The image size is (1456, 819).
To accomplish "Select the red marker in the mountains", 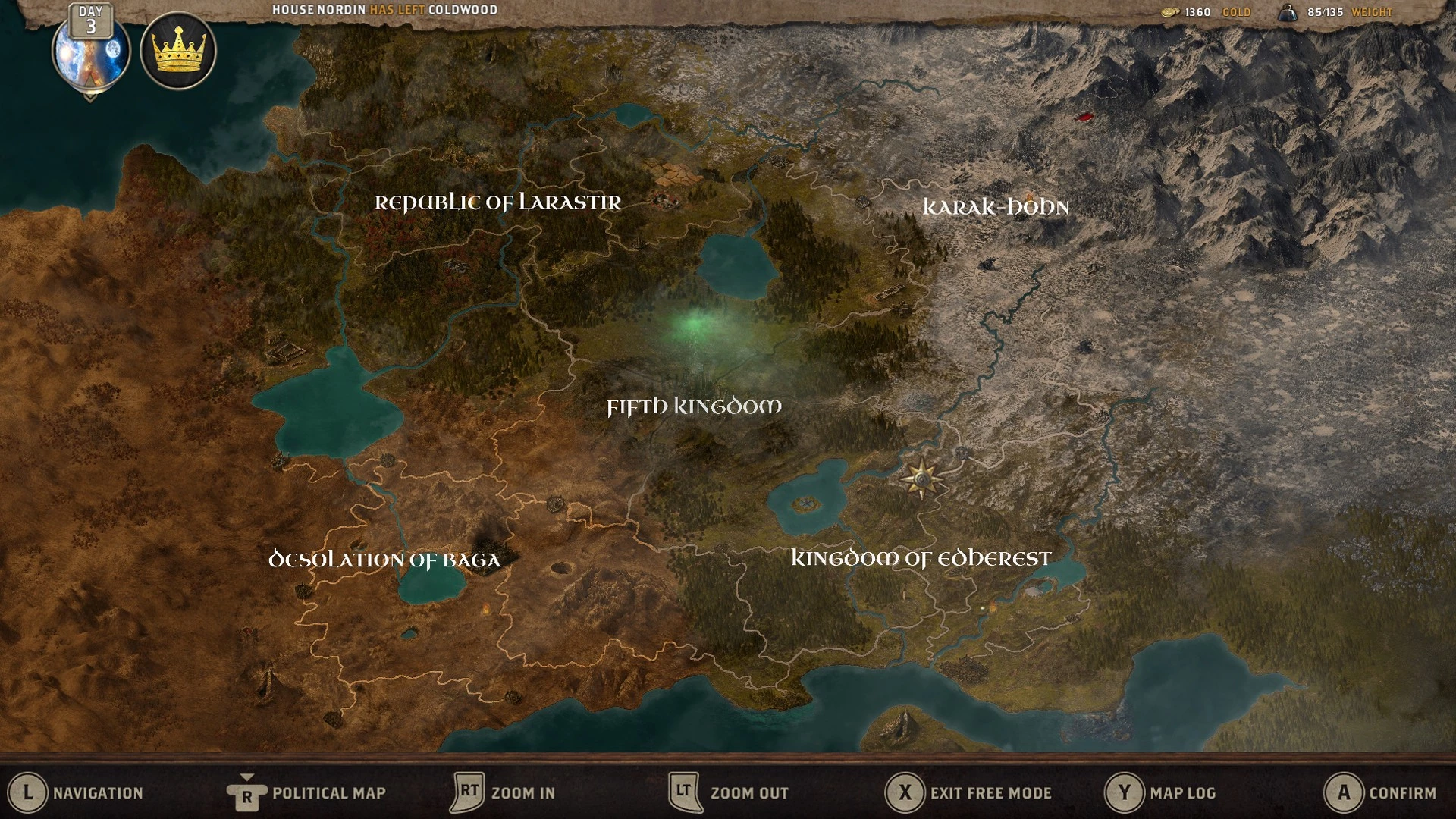I will point(1084,117).
